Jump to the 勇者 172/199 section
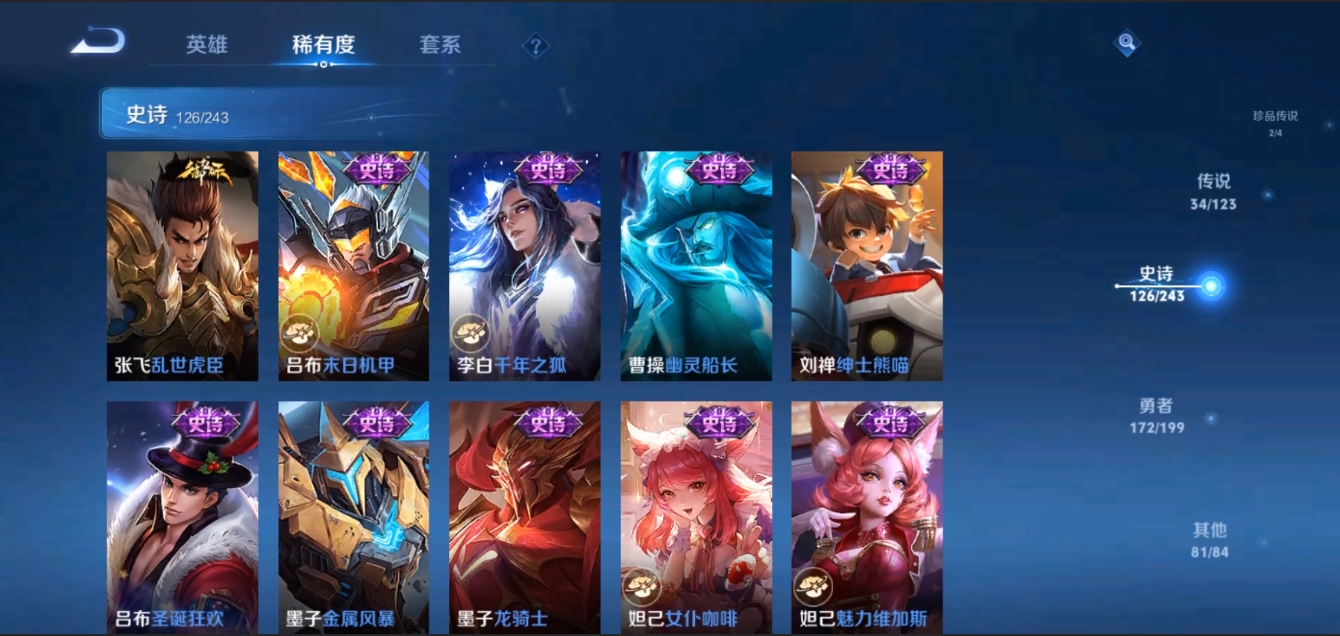Viewport: 1340px width, 636px height. coord(1156,415)
